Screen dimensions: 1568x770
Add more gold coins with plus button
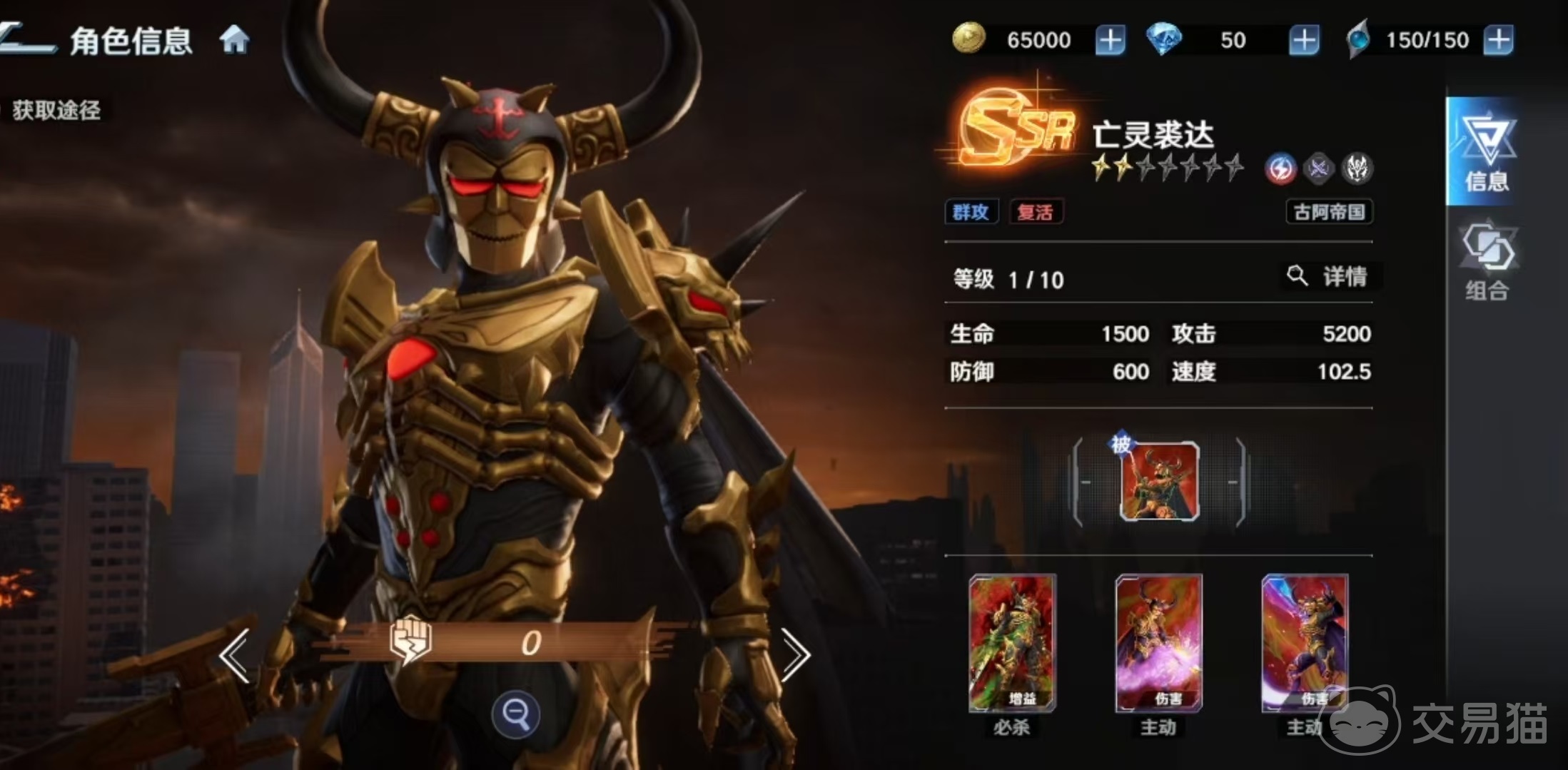tap(1110, 40)
